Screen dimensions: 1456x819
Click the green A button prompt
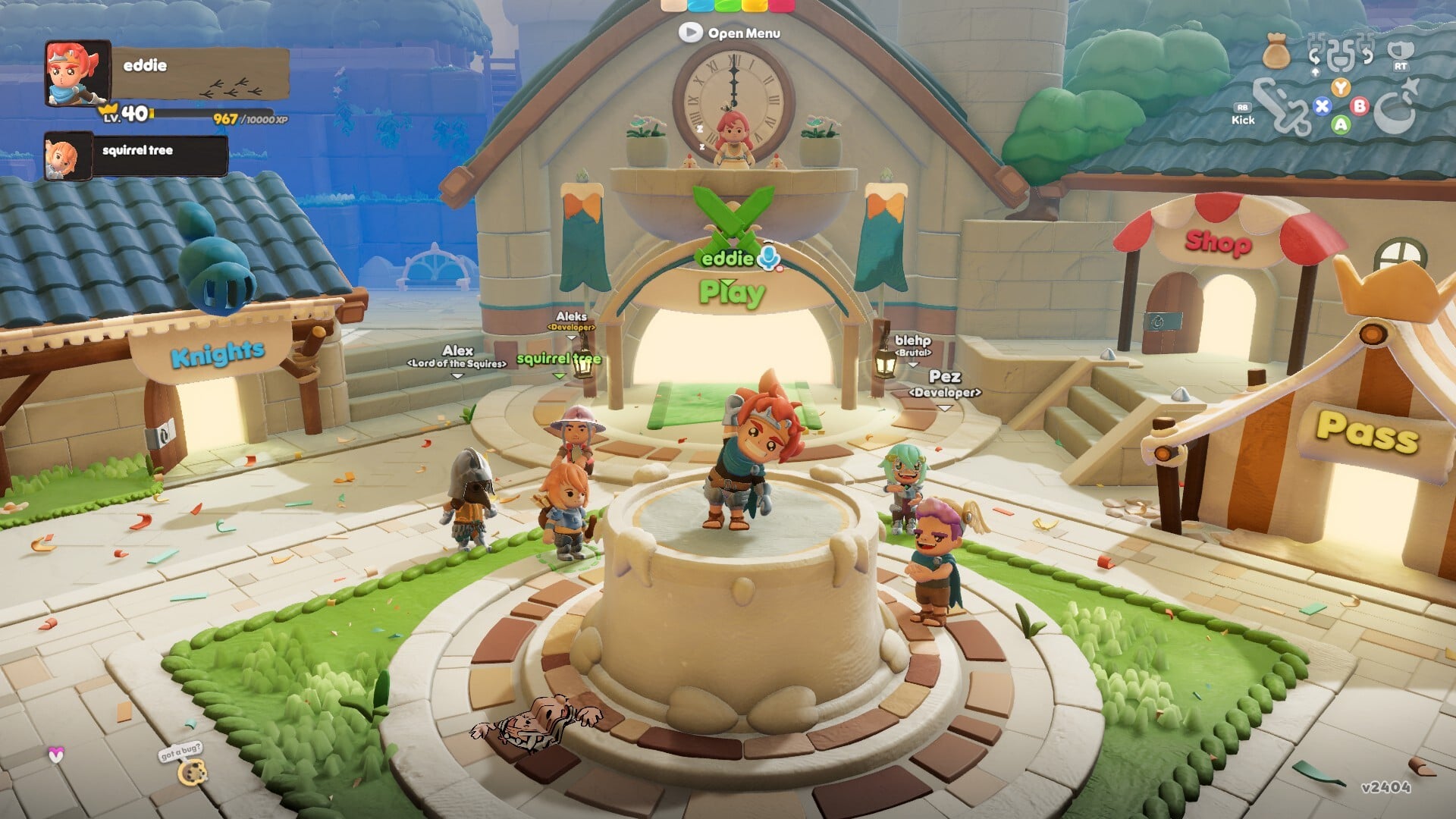1340,125
